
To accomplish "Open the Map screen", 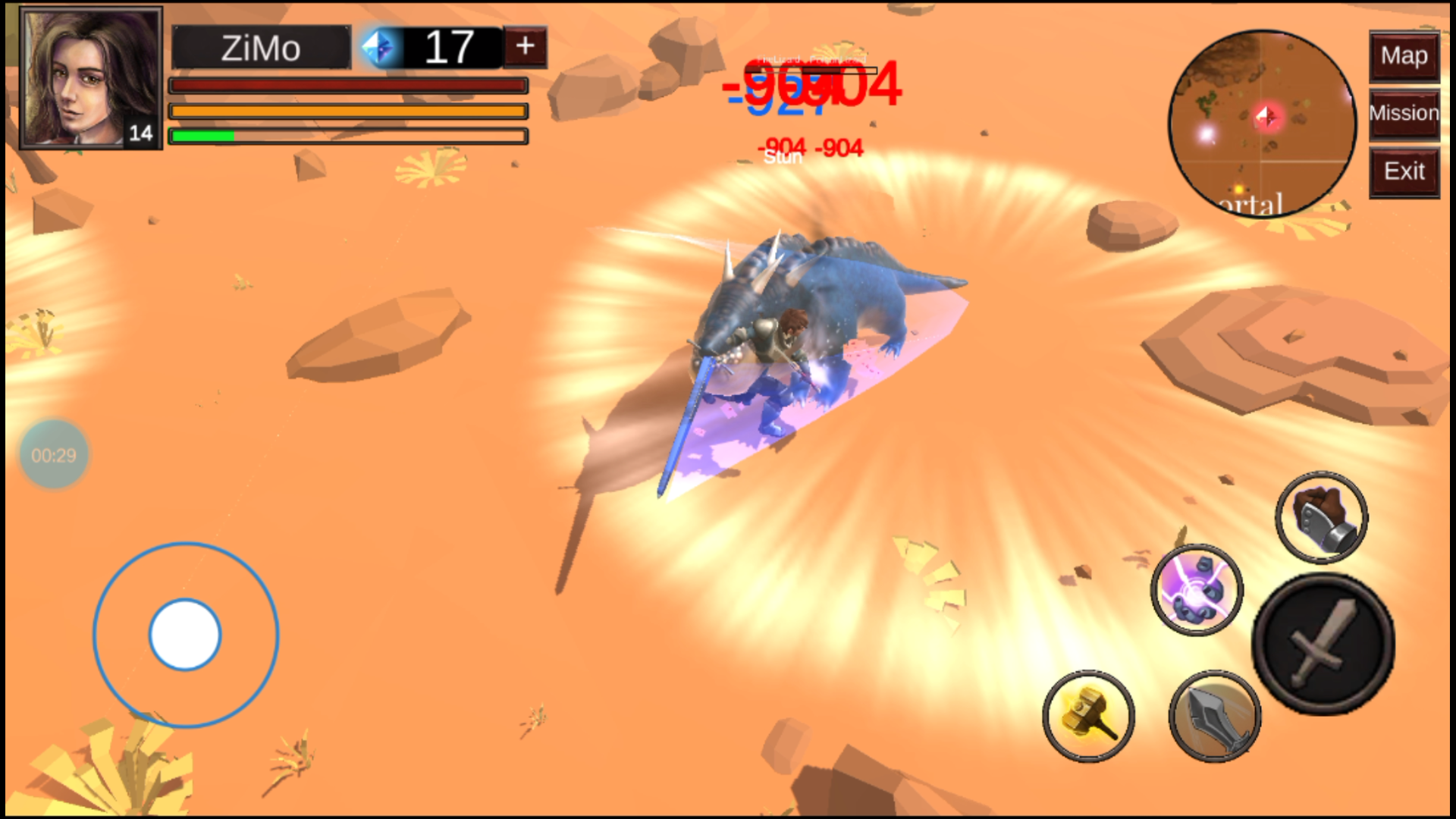I will pyautogui.click(x=1404, y=56).
